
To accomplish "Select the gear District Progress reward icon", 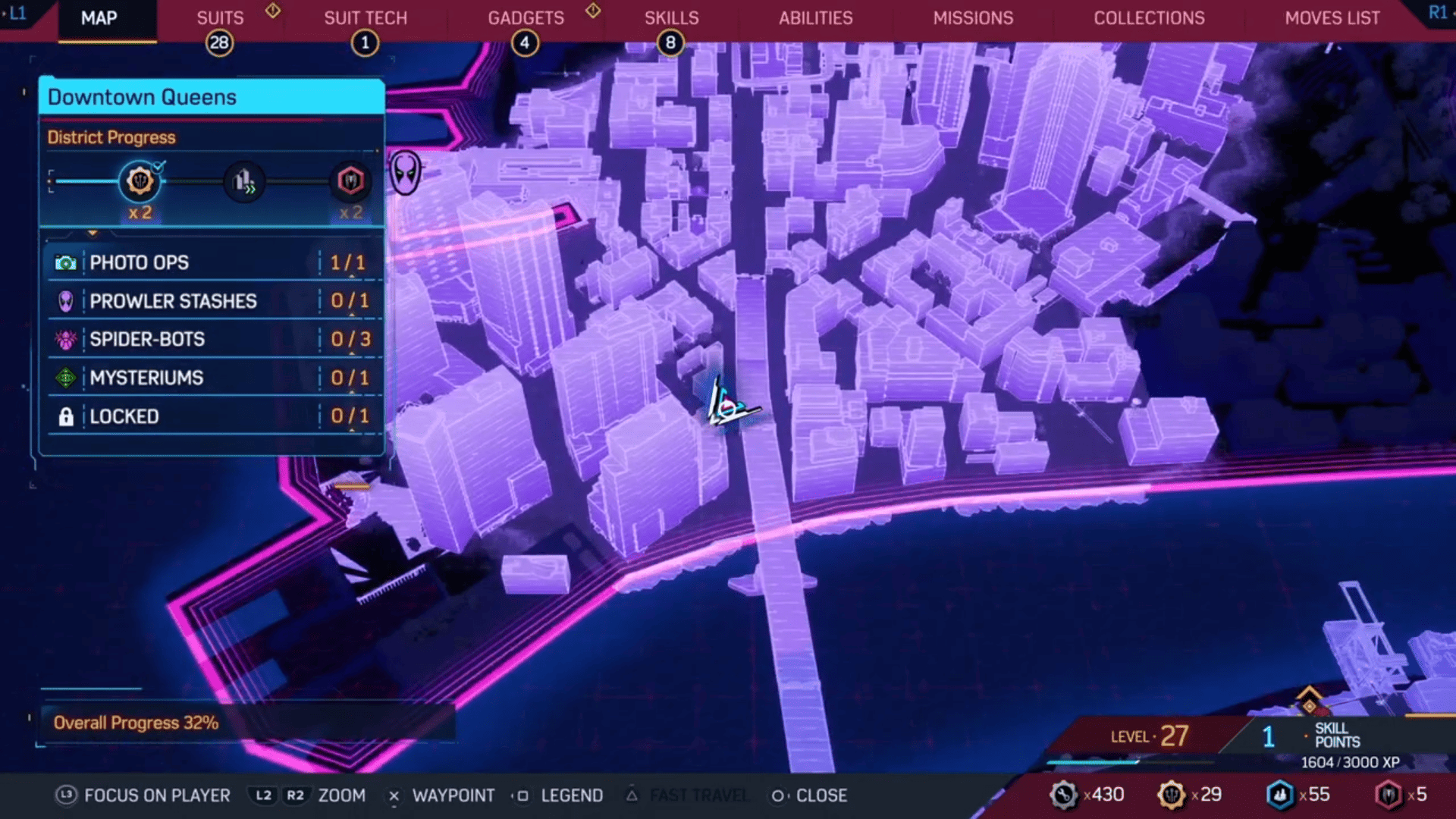I will tap(140, 180).
